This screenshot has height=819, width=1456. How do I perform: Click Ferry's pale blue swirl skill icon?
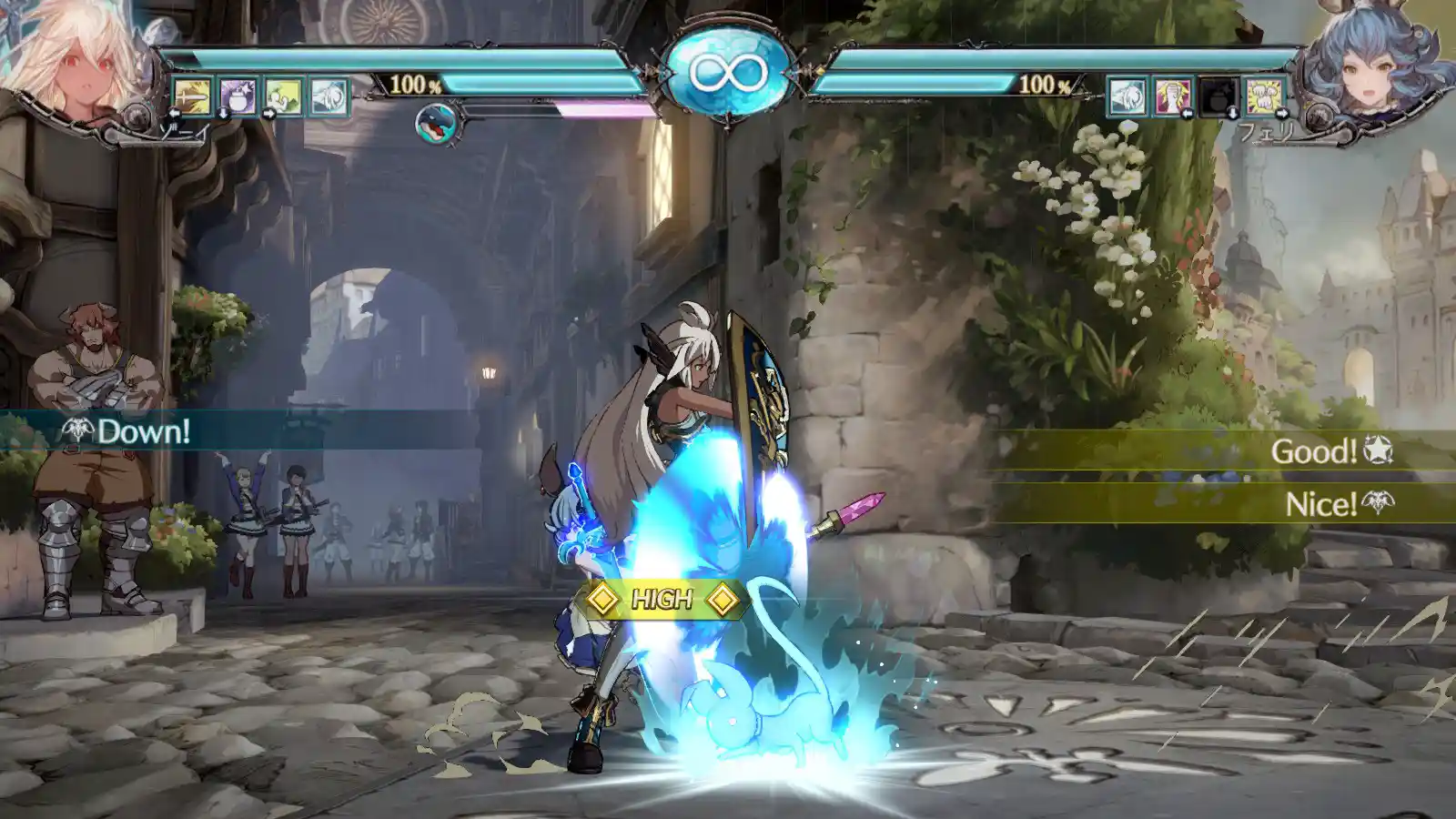pyautogui.click(x=1127, y=96)
